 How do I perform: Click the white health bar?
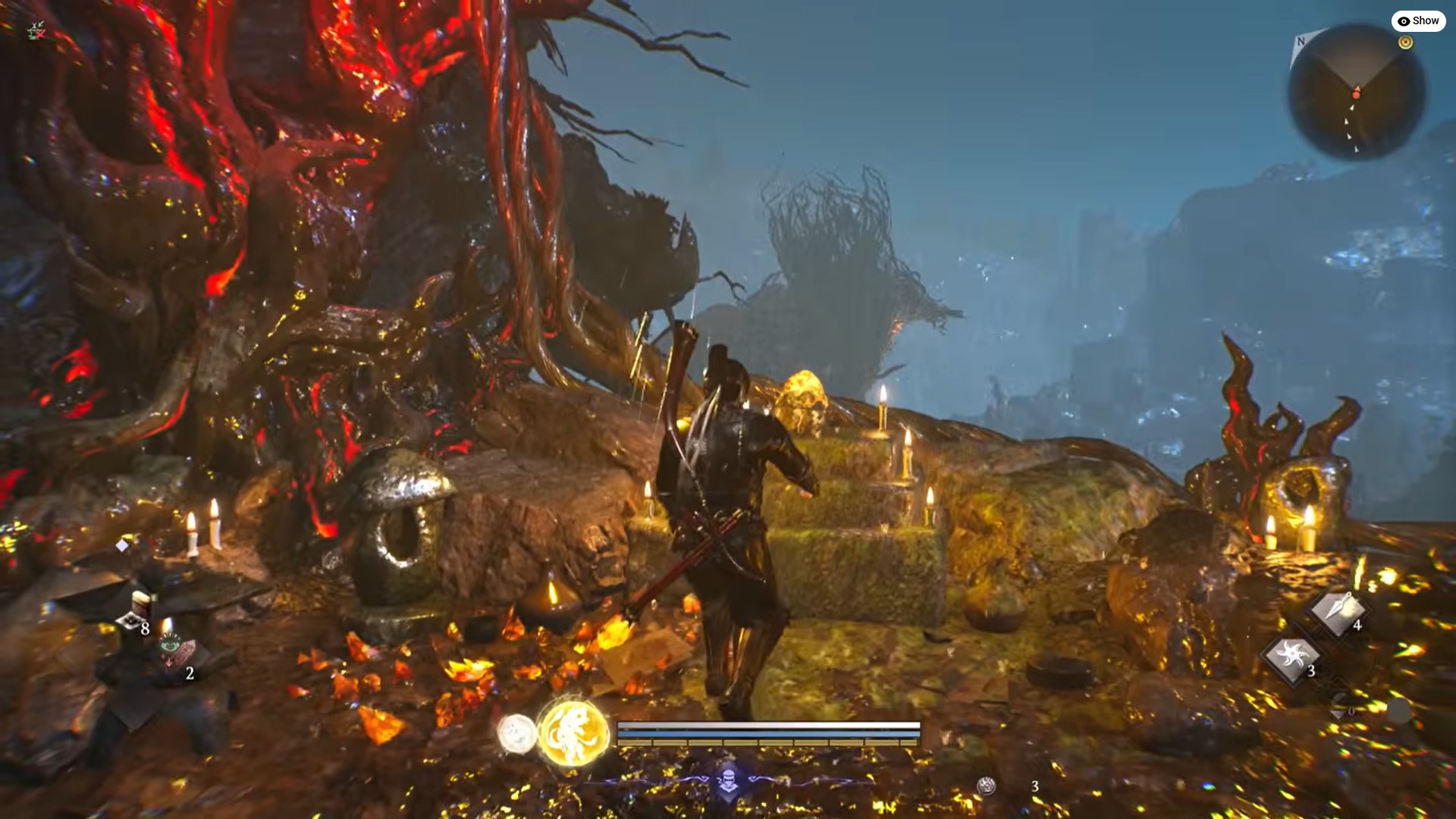coord(767,725)
